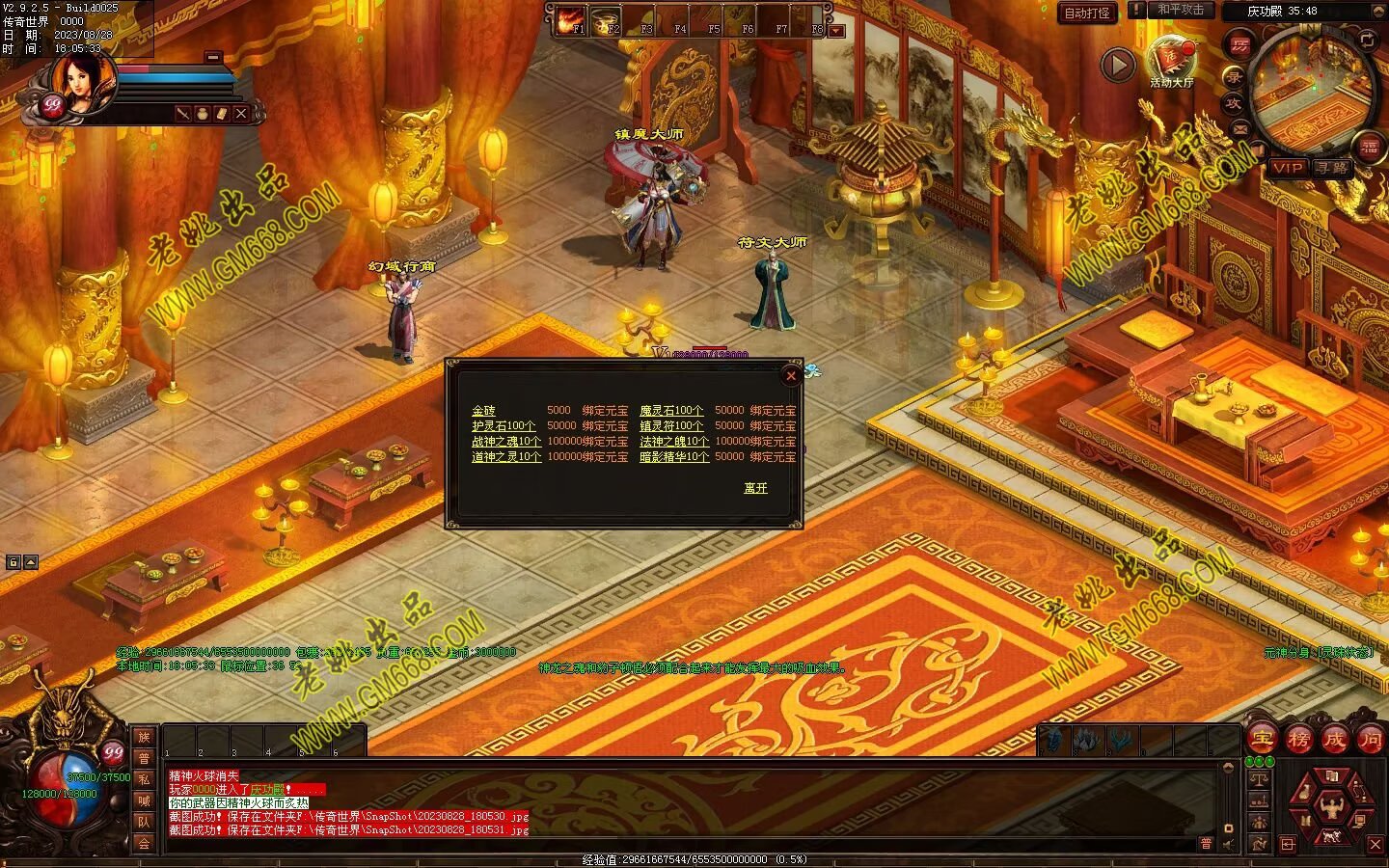Choose 道神之灵10个 shop entry
The width and height of the screenshot is (1389, 868).
pos(506,457)
